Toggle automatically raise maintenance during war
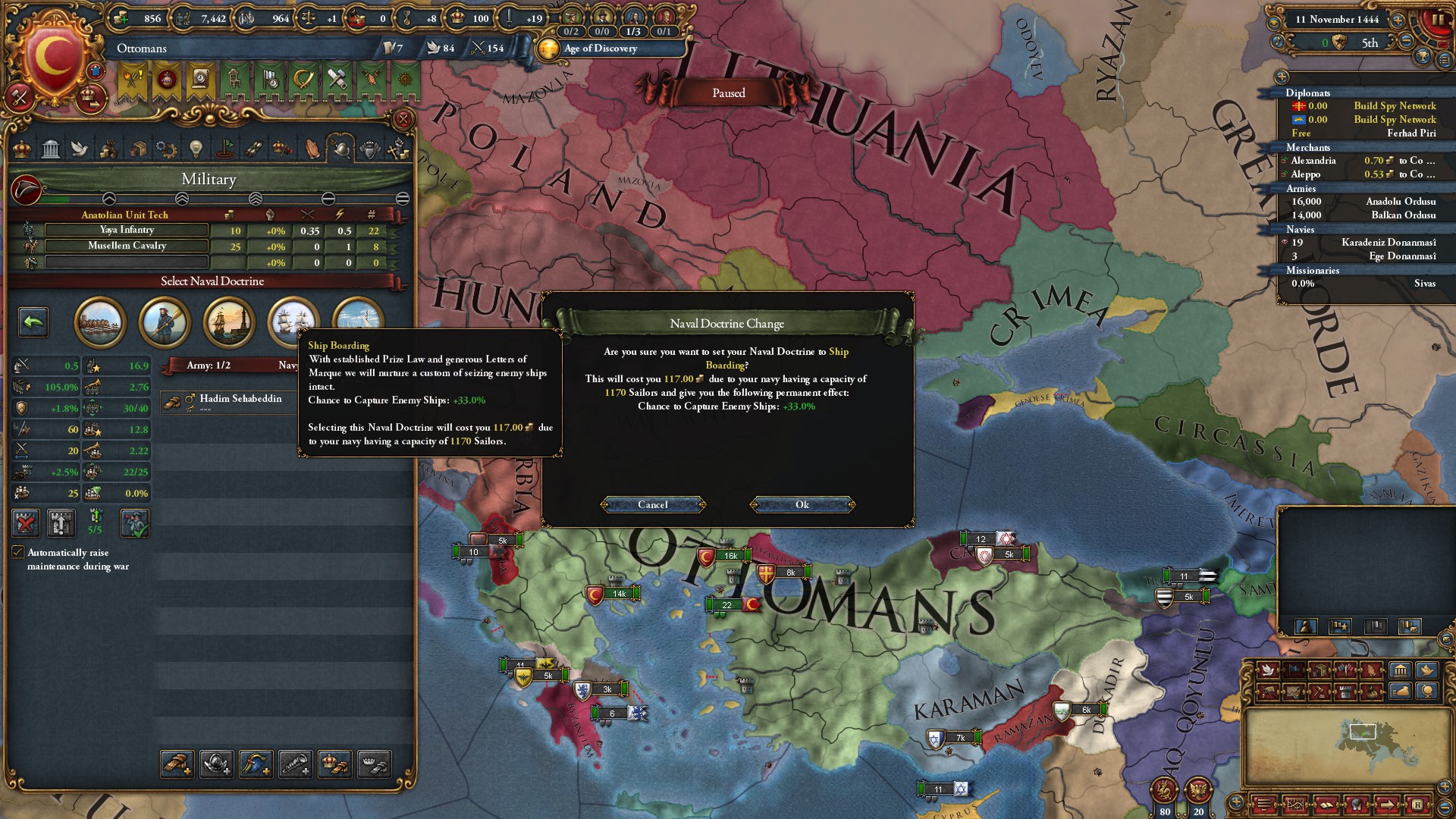 point(18,552)
